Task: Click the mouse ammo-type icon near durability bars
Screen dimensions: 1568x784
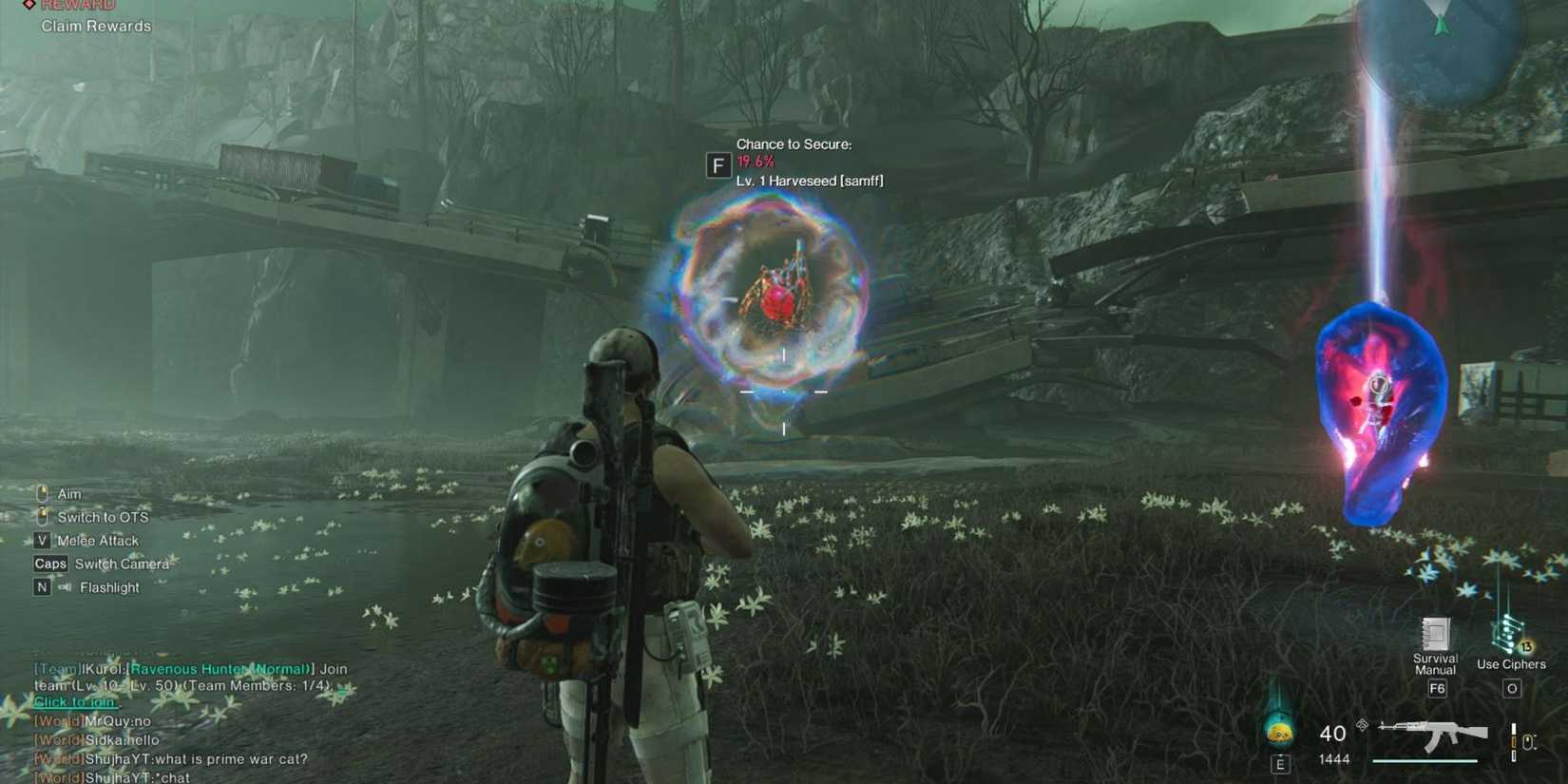Action: pyautogui.click(x=1528, y=740)
